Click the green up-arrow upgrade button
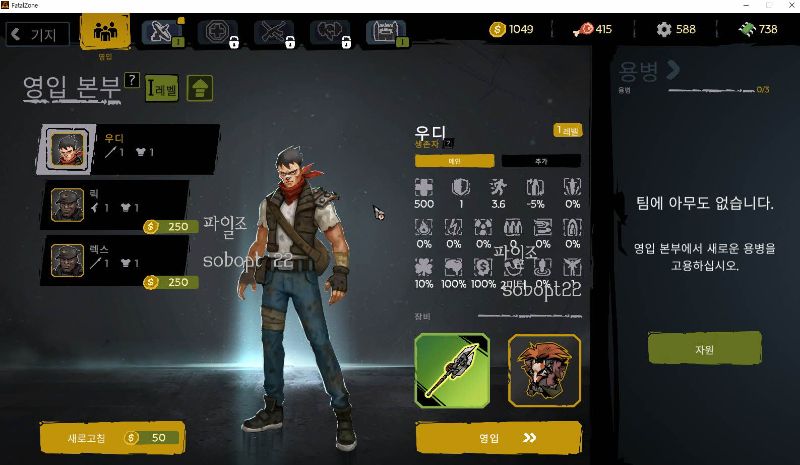The width and height of the screenshot is (800, 465). [x=200, y=88]
